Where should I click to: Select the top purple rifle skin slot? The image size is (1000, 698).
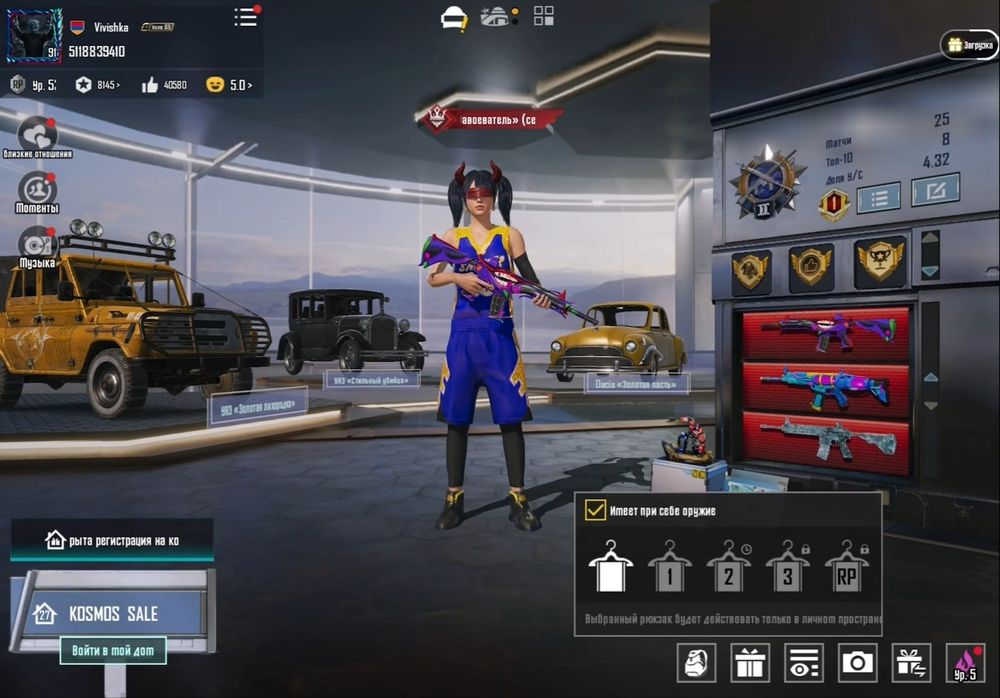tap(826, 333)
